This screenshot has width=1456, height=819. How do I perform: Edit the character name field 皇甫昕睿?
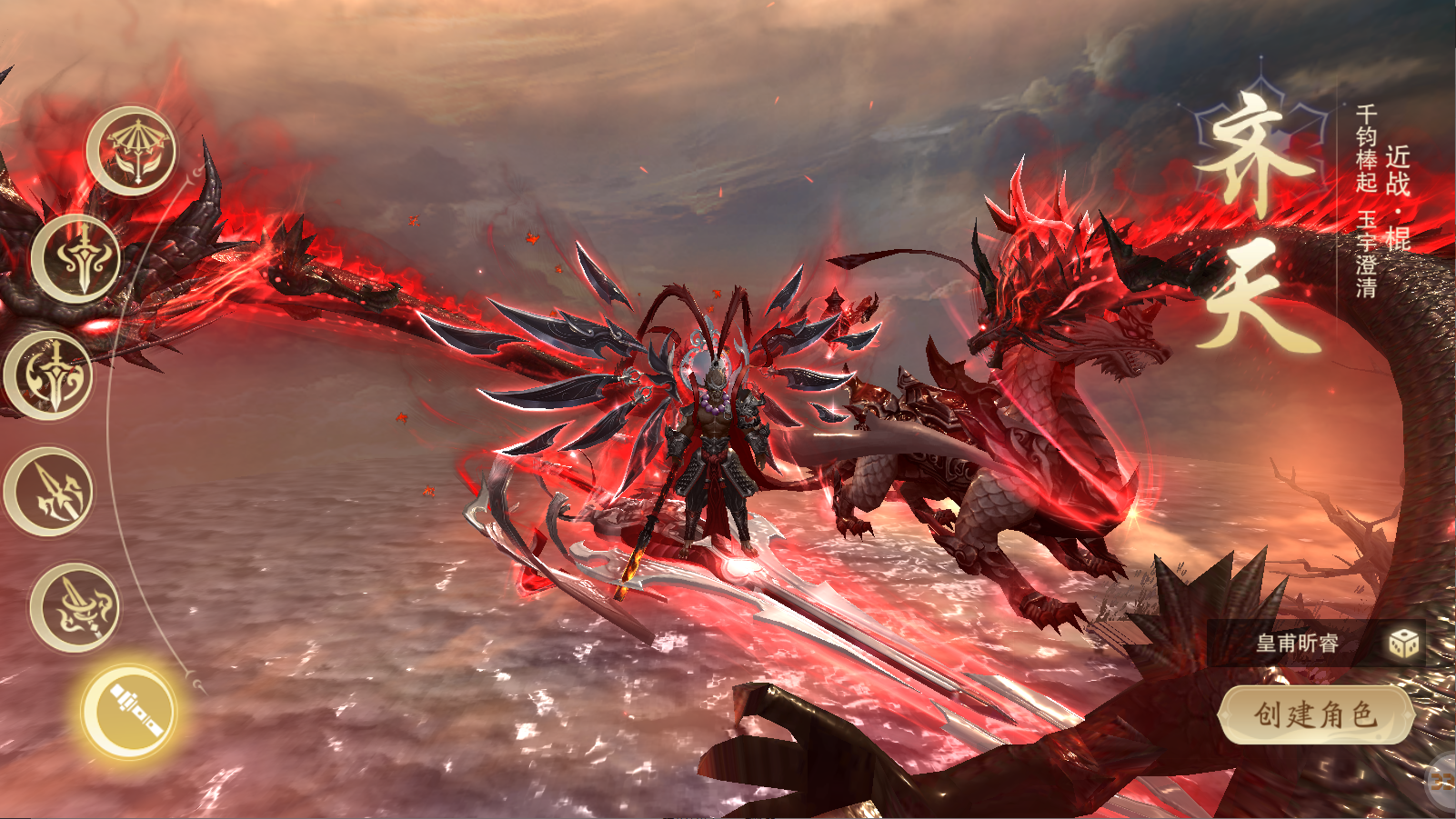tap(1297, 644)
